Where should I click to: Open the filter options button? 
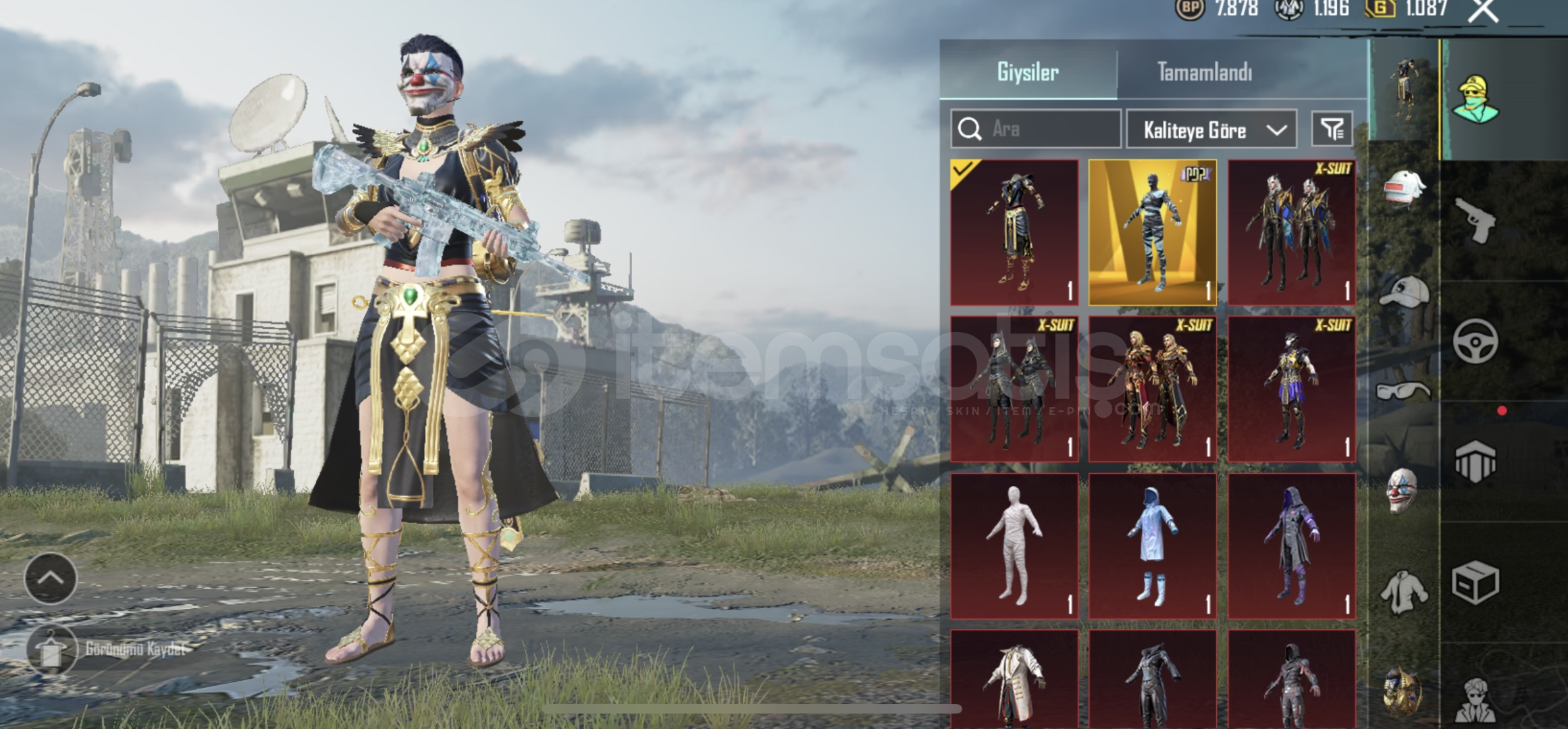[x=1332, y=129]
